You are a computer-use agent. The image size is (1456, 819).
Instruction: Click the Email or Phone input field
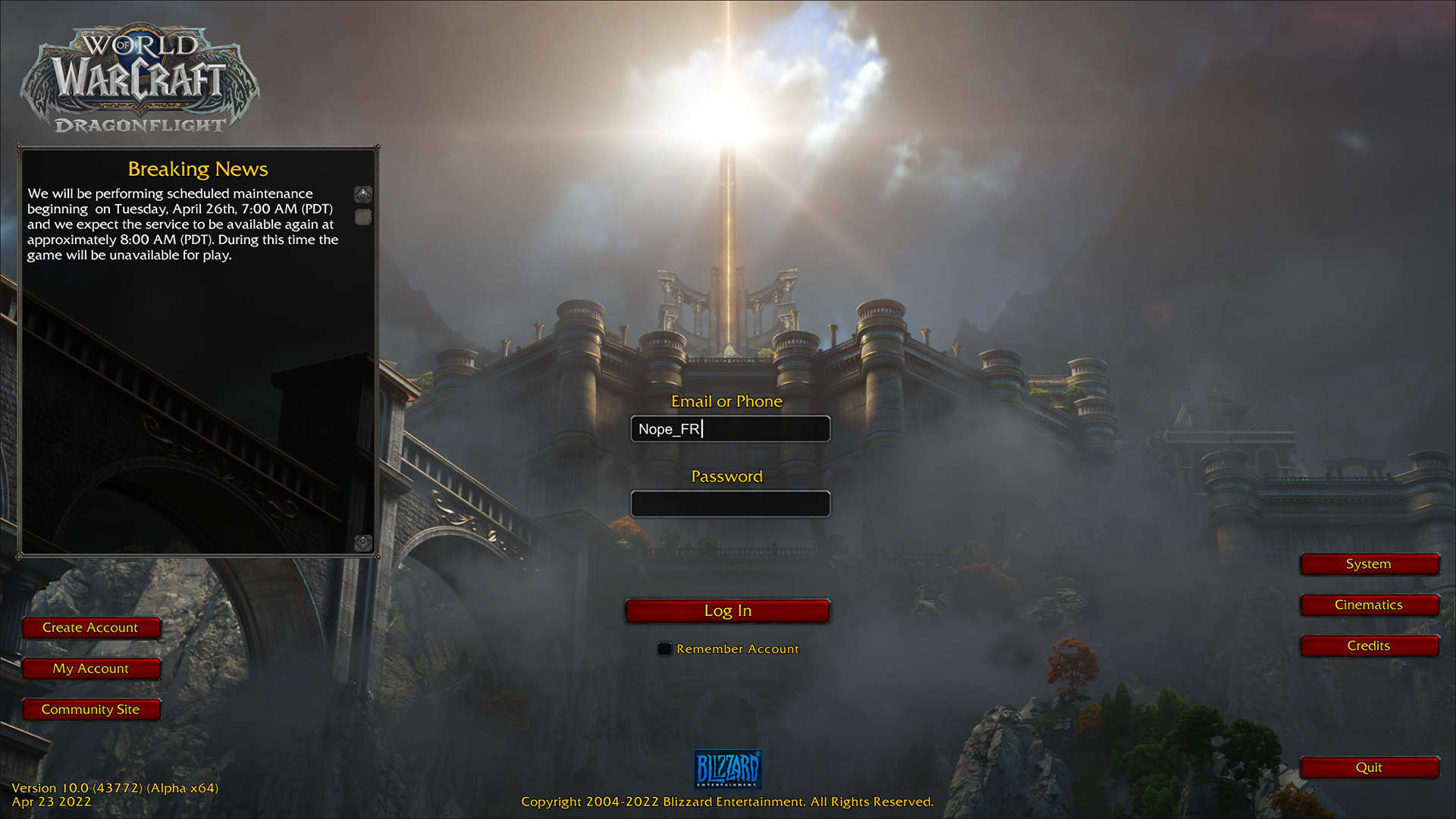click(x=730, y=428)
